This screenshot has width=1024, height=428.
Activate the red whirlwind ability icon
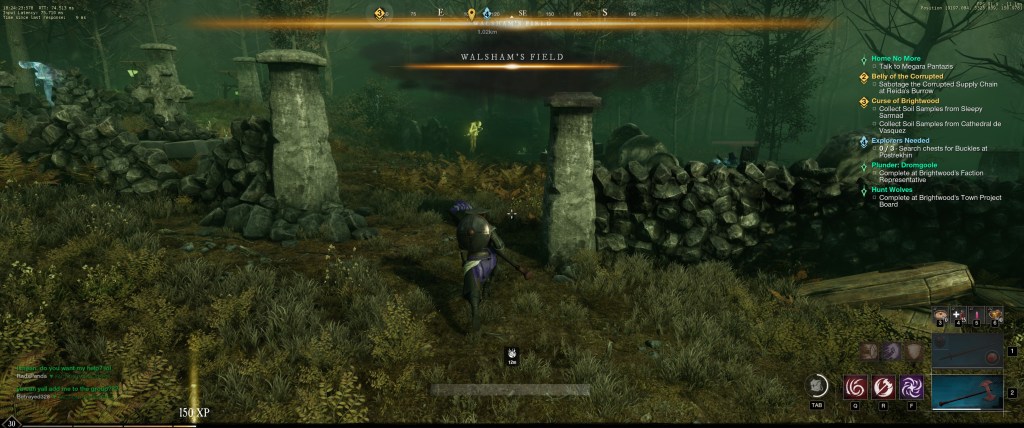point(857,386)
